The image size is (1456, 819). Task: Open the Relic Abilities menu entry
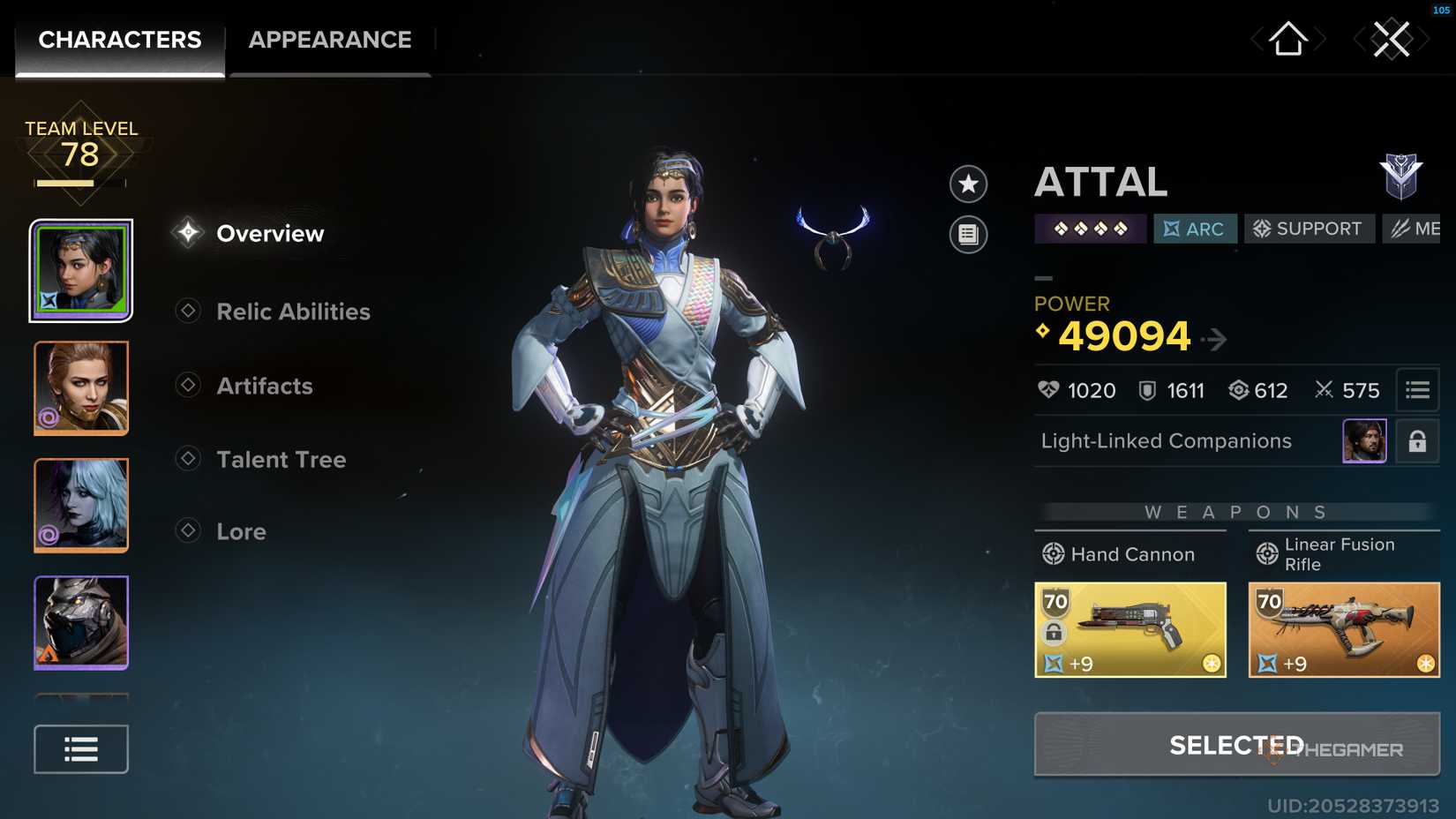pyautogui.click(x=293, y=312)
